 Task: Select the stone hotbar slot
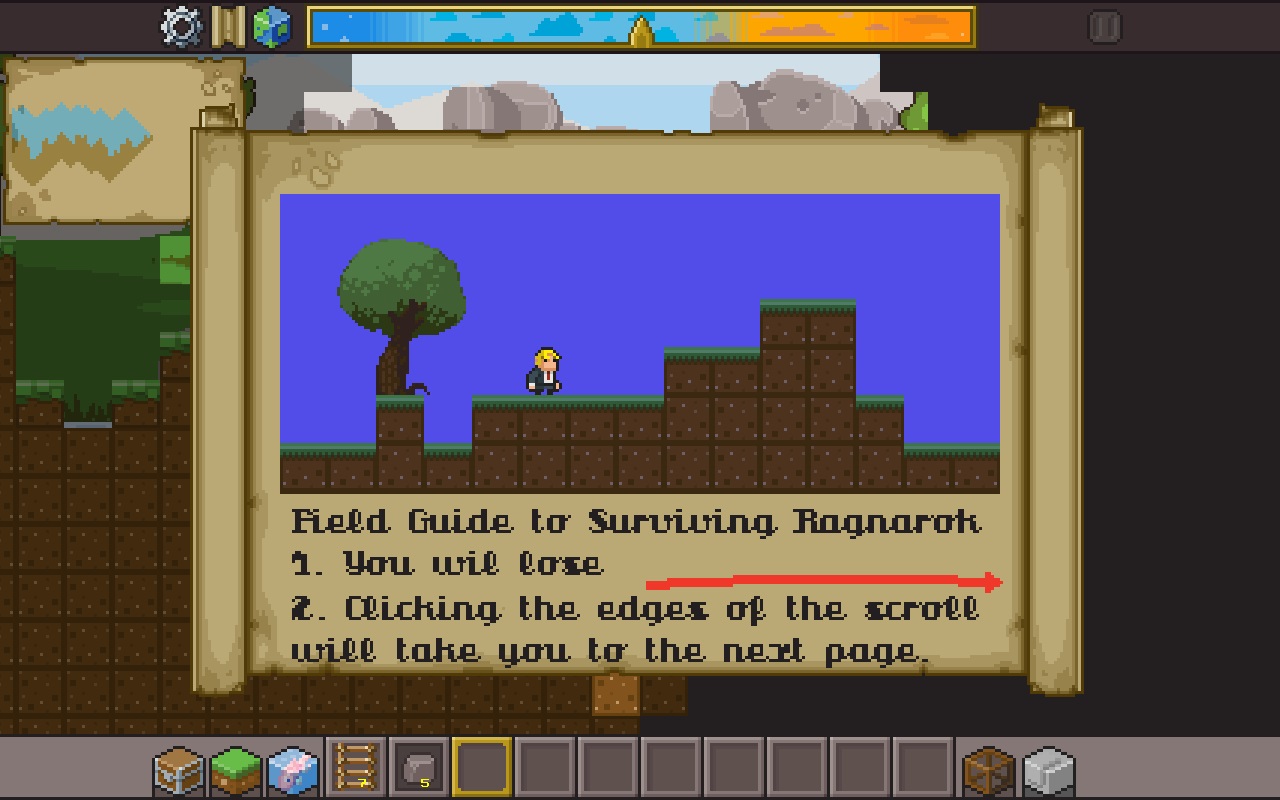(x=418, y=768)
